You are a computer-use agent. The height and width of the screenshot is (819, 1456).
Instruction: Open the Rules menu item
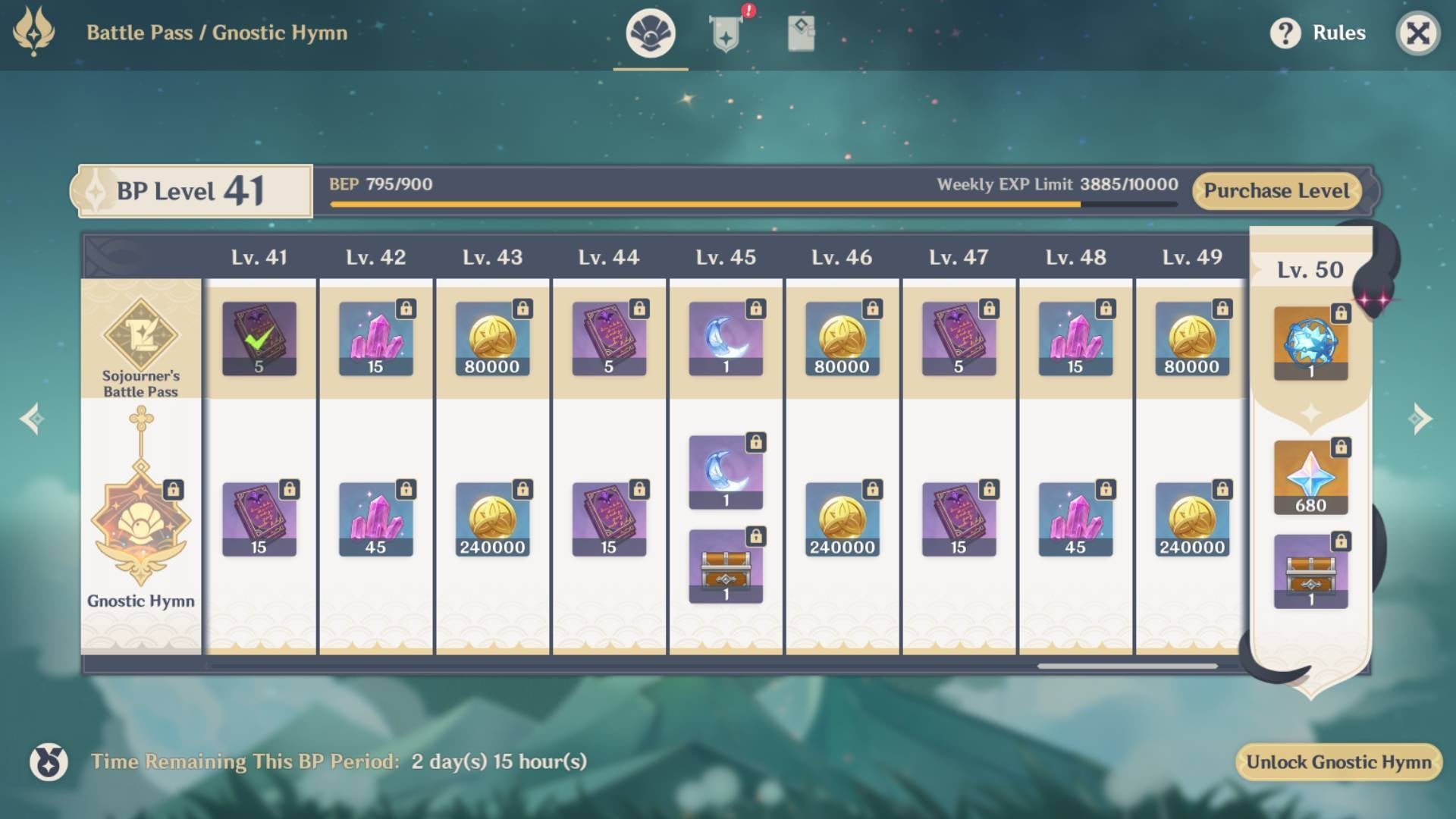coord(1339,33)
